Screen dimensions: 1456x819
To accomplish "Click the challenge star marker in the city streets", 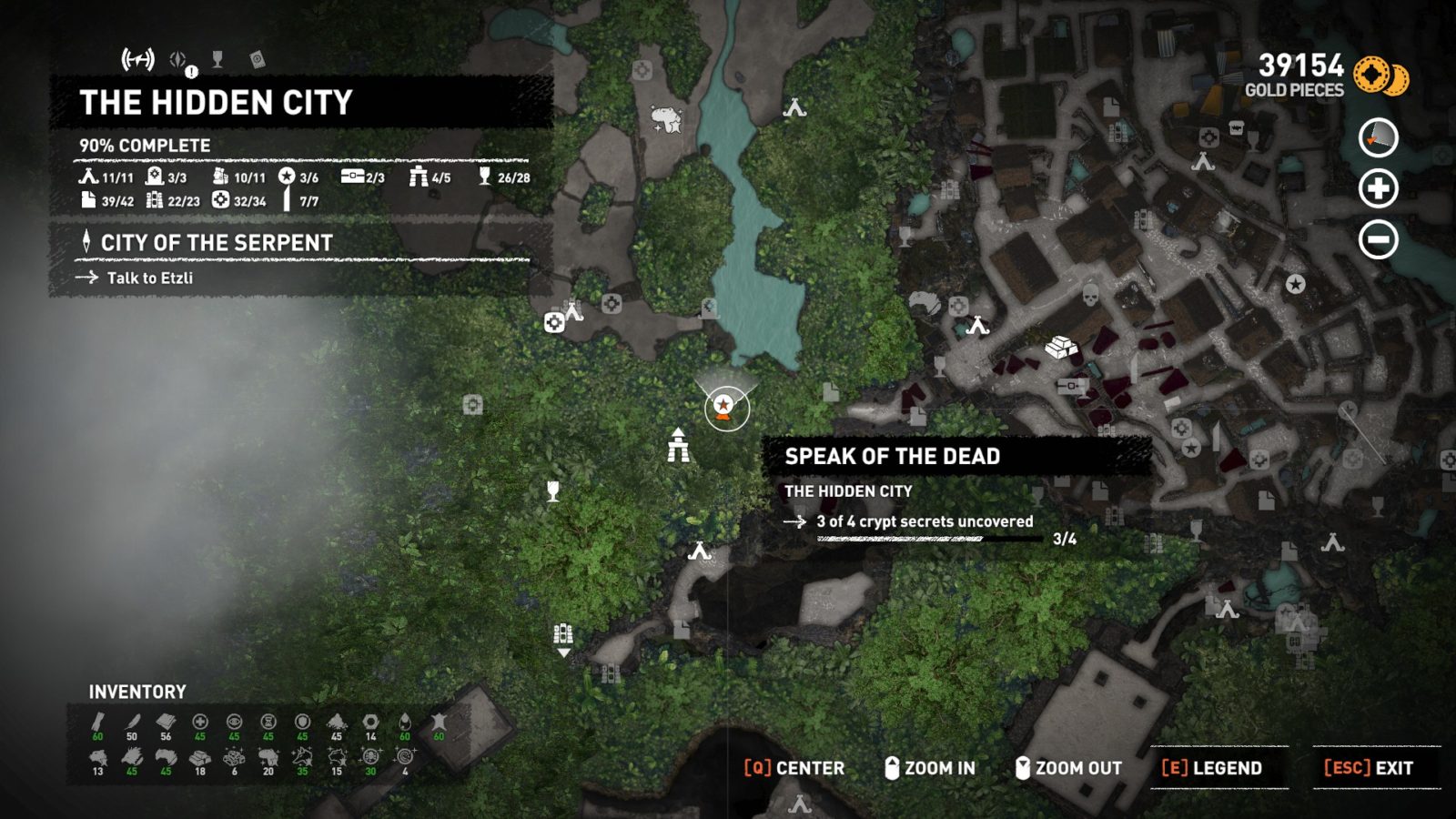I will [x=1189, y=447].
